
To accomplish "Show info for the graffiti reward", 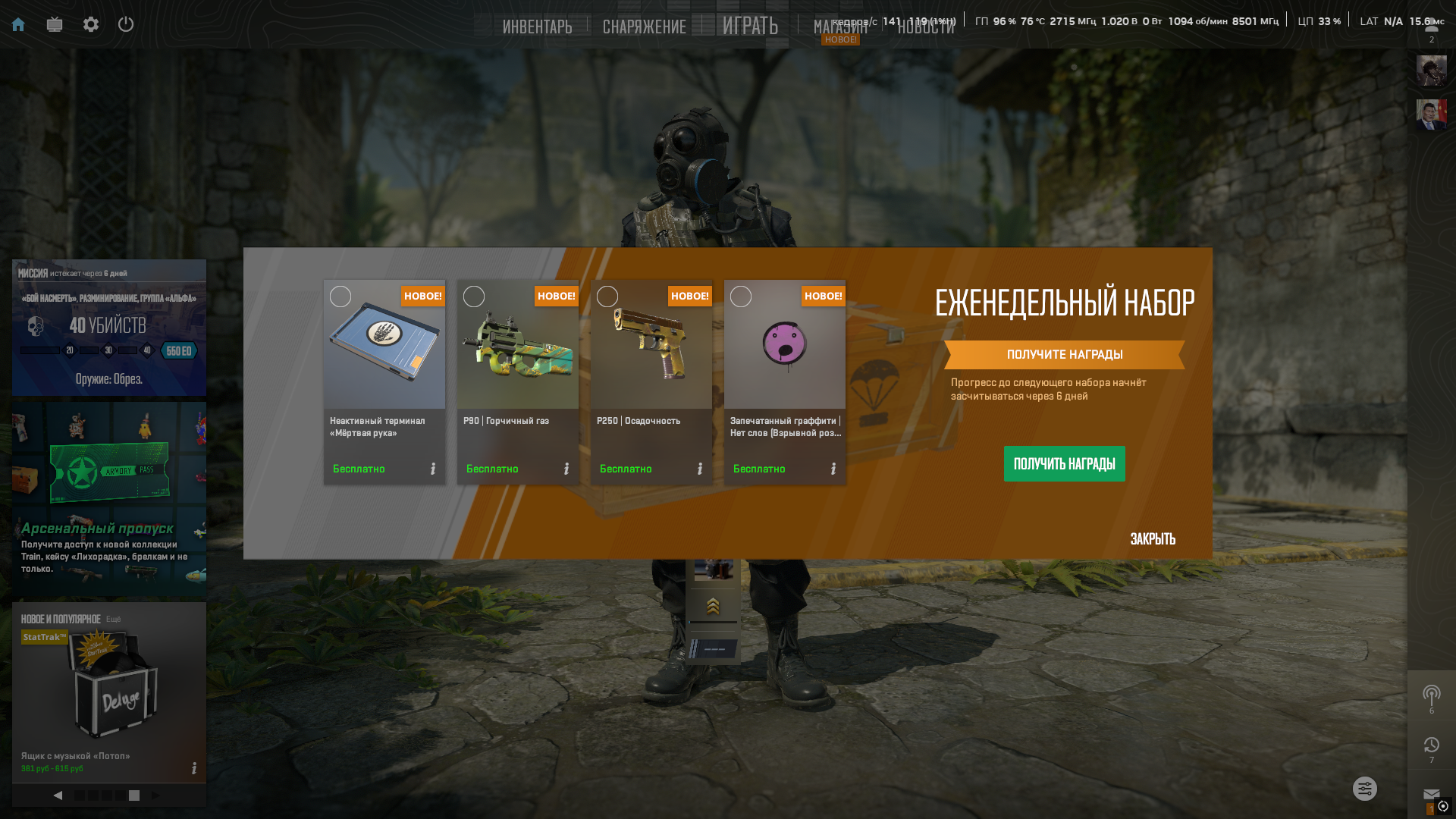I will [x=833, y=469].
